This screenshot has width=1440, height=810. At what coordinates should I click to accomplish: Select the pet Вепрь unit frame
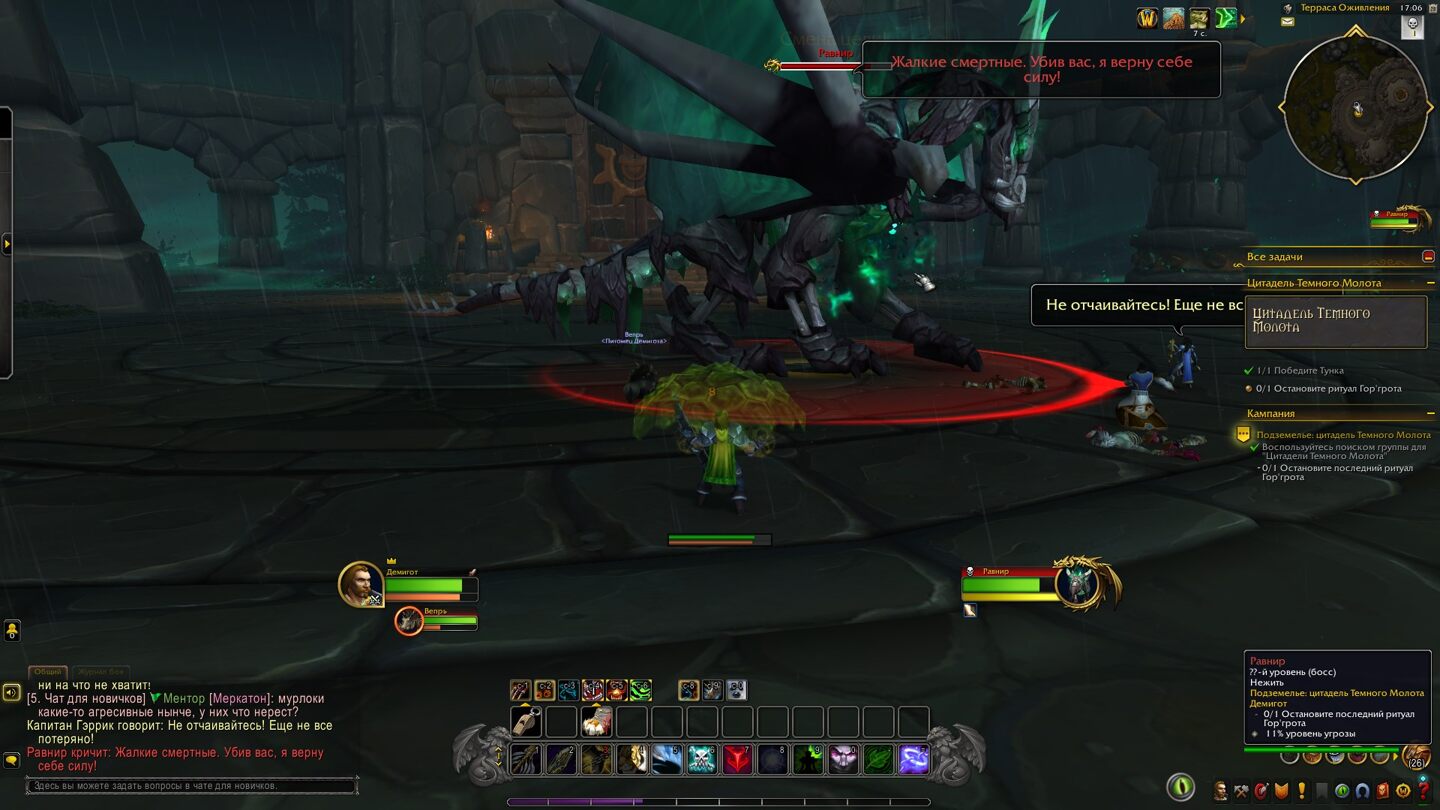[408, 621]
